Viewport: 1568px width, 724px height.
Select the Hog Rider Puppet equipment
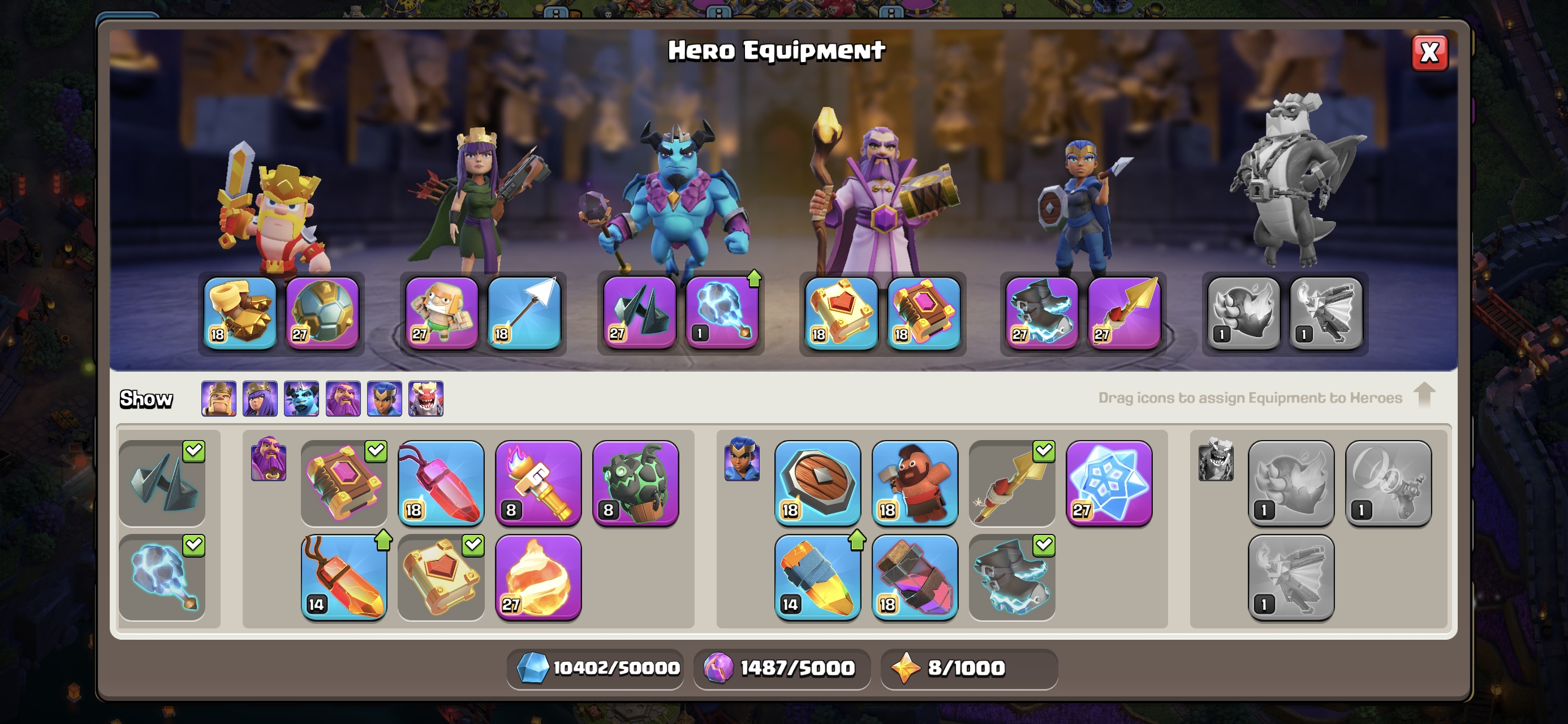tap(914, 484)
